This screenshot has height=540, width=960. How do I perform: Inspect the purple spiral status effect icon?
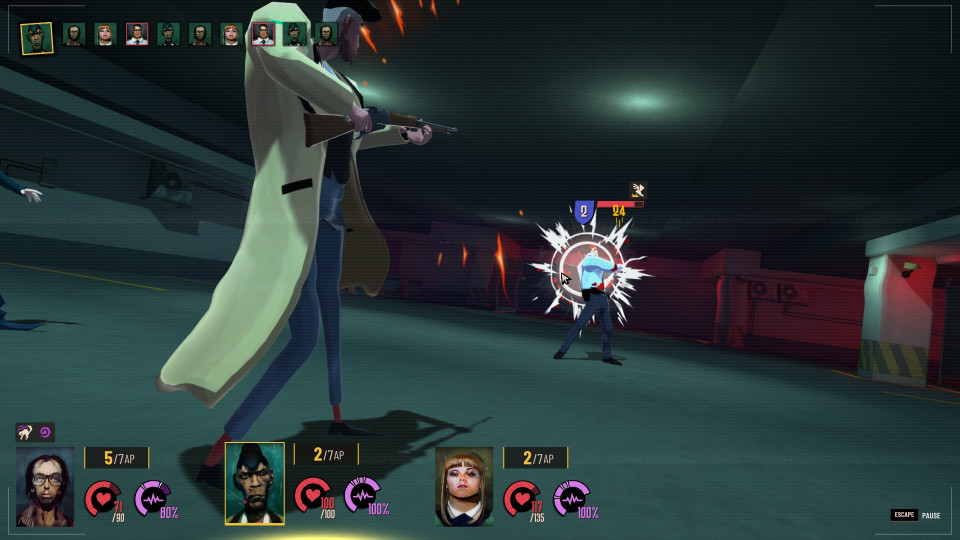(x=45, y=433)
